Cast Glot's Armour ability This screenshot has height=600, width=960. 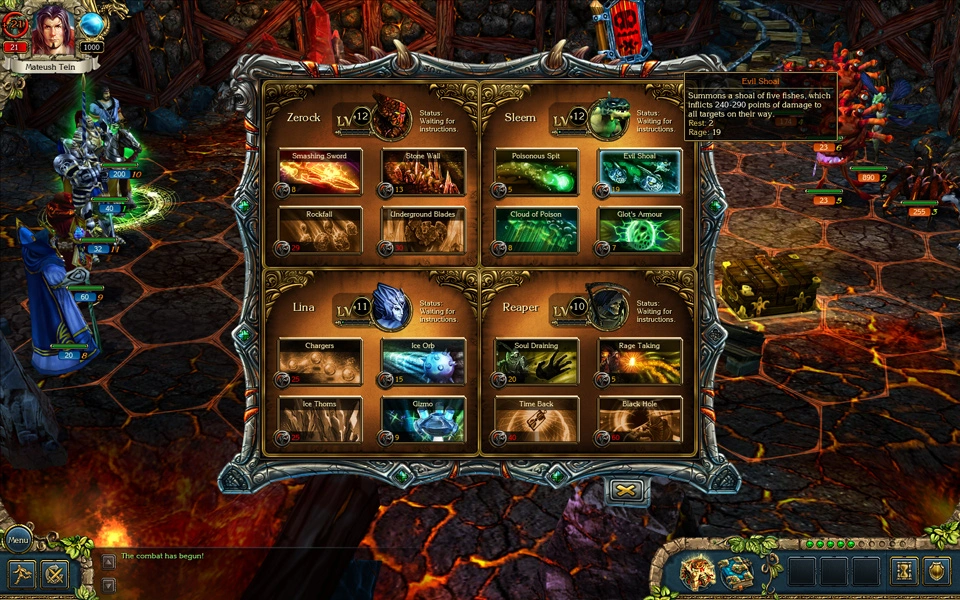(x=640, y=229)
